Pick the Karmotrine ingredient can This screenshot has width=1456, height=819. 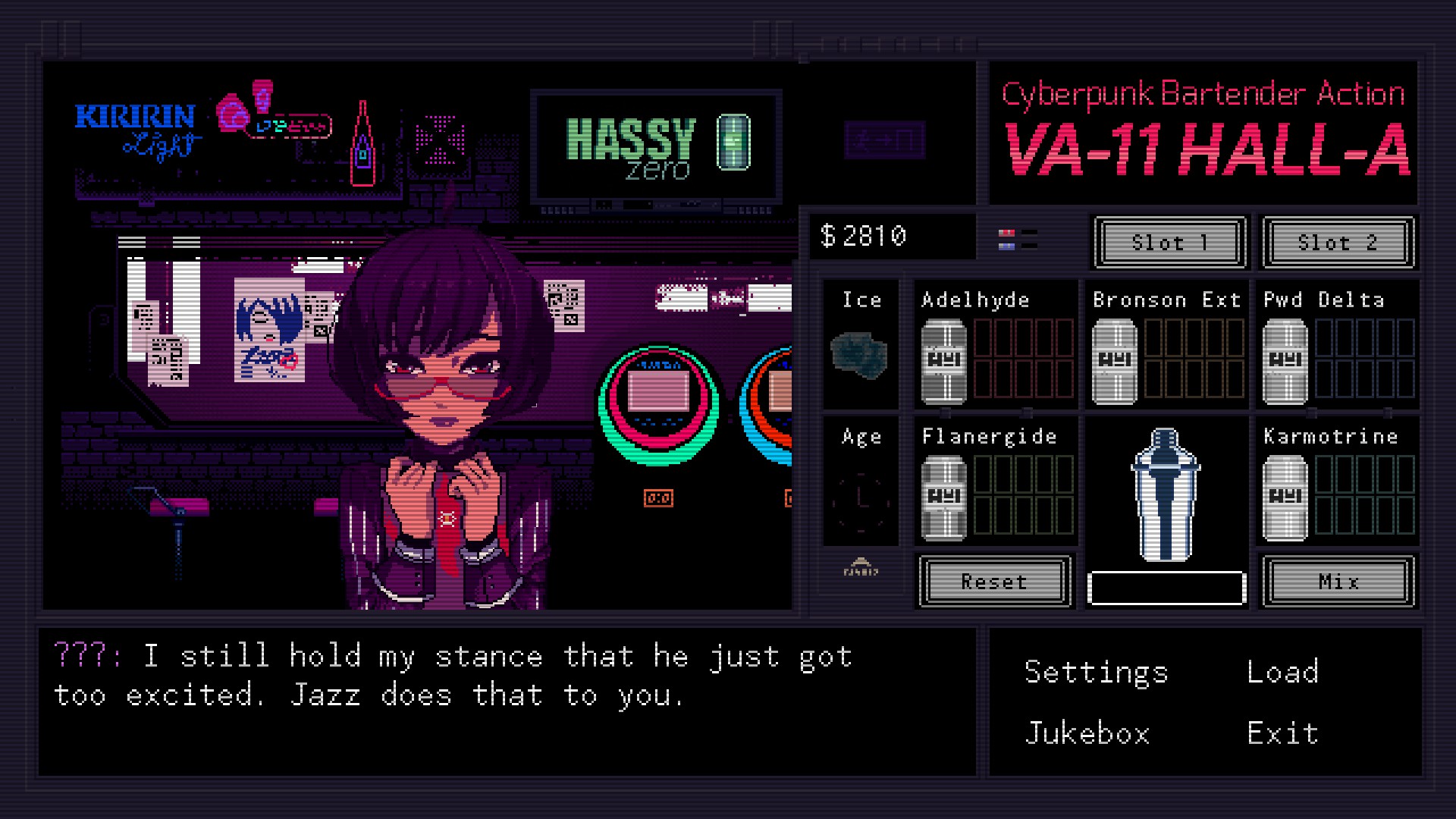point(1285,497)
